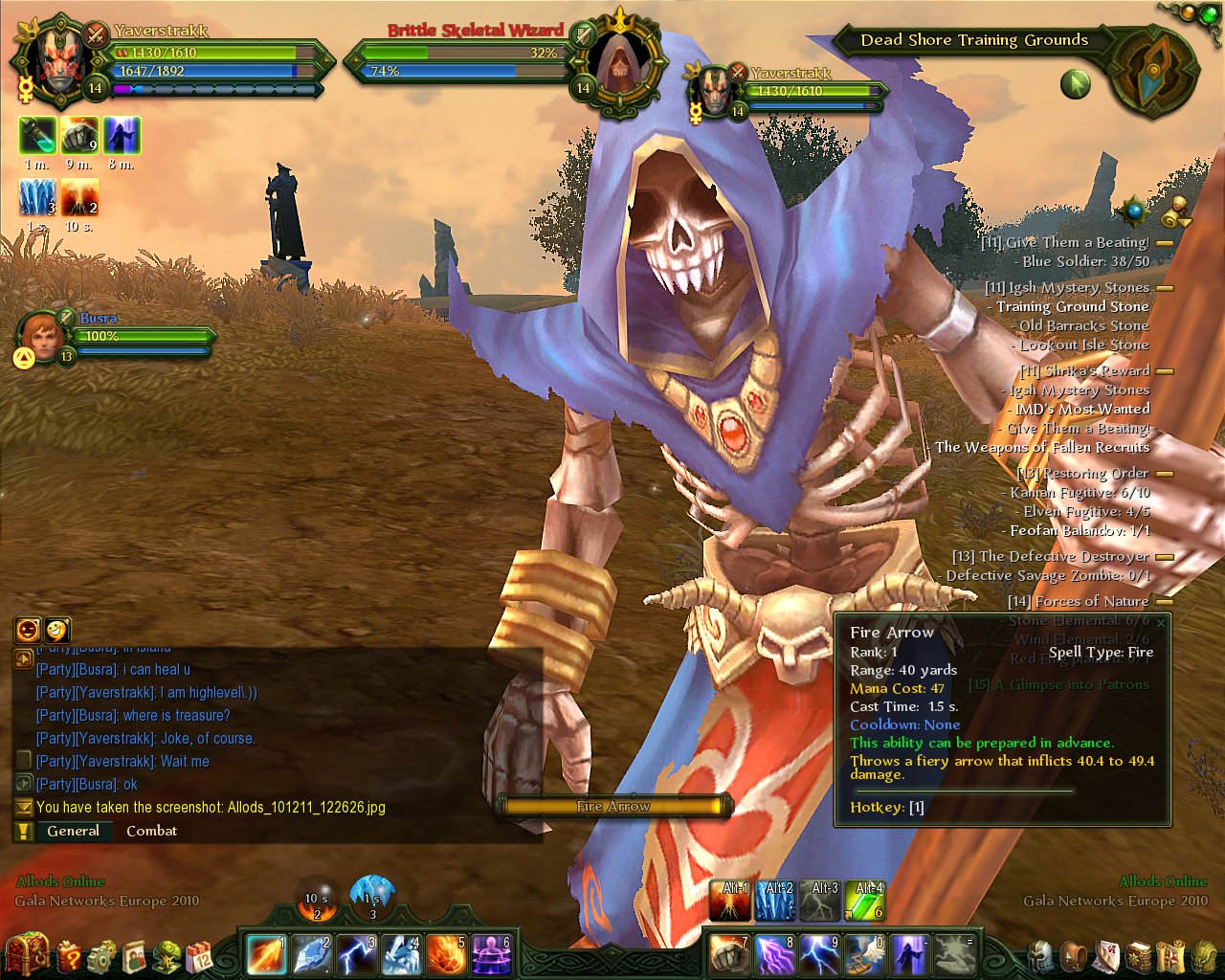
Task: Open the help book with question mark
Action: point(70,955)
